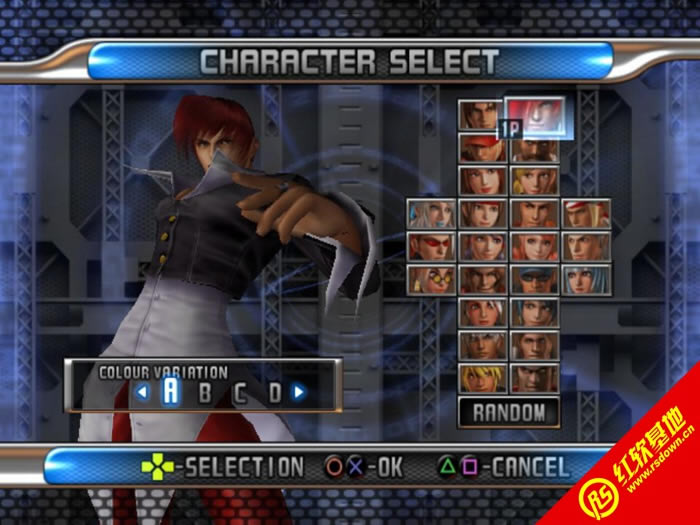This screenshot has width=700, height=525.
Task: Choose the fighter with round yellow glasses
Action: (x=430, y=279)
